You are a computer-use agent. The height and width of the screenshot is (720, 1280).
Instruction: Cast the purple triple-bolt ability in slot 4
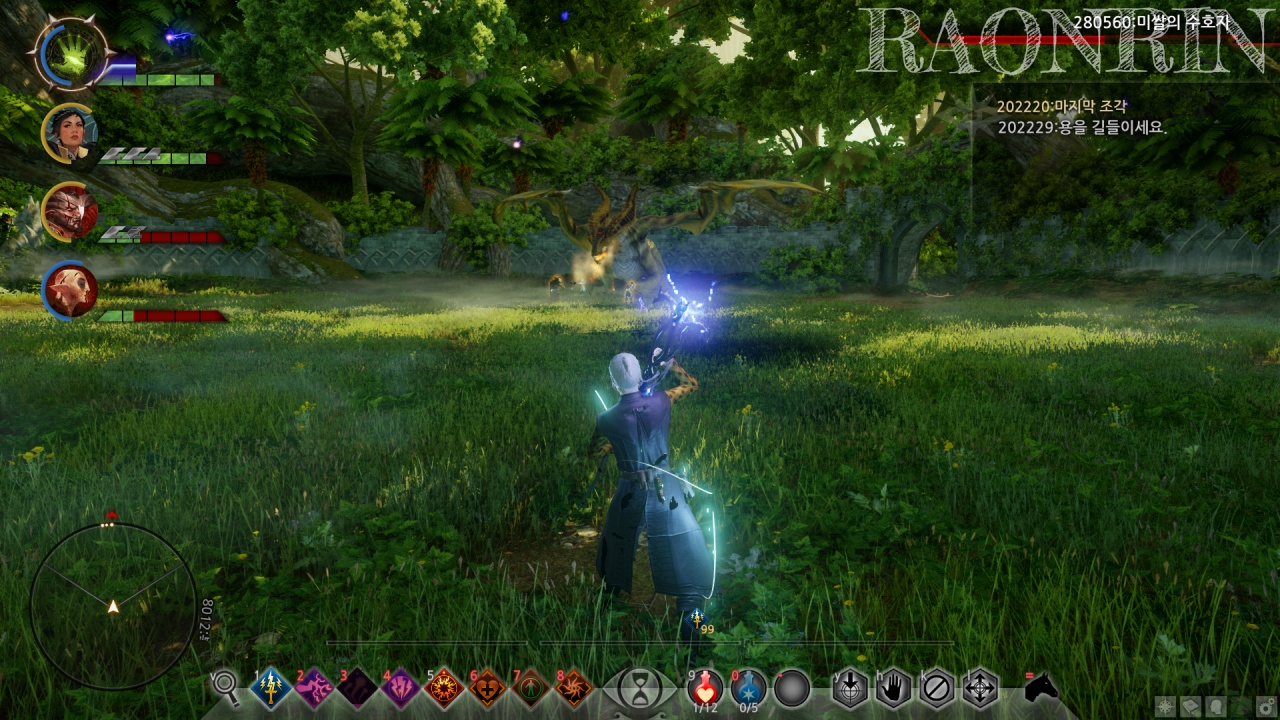(x=400, y=688)
